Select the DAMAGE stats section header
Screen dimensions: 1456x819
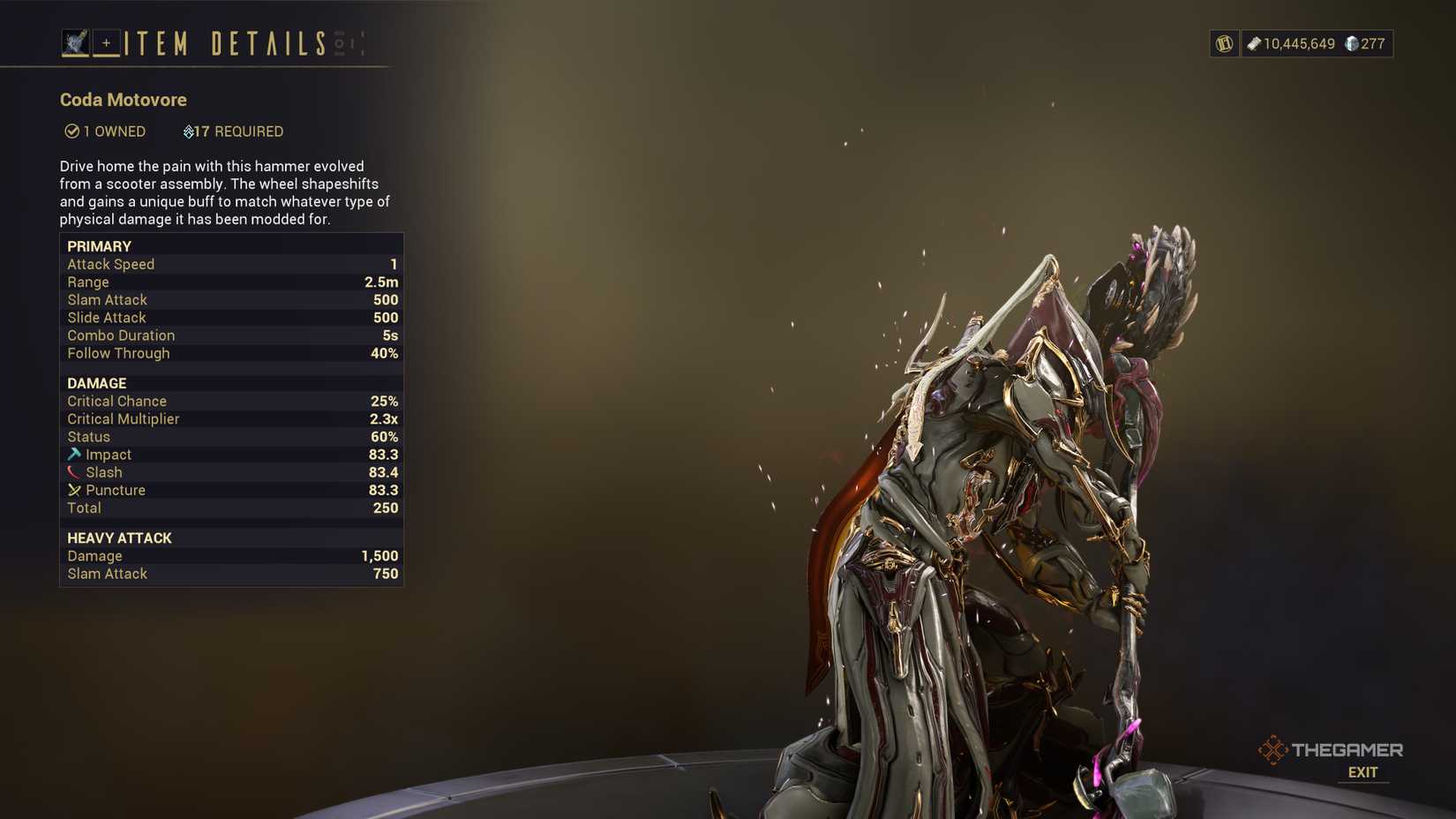pos(96,383)
